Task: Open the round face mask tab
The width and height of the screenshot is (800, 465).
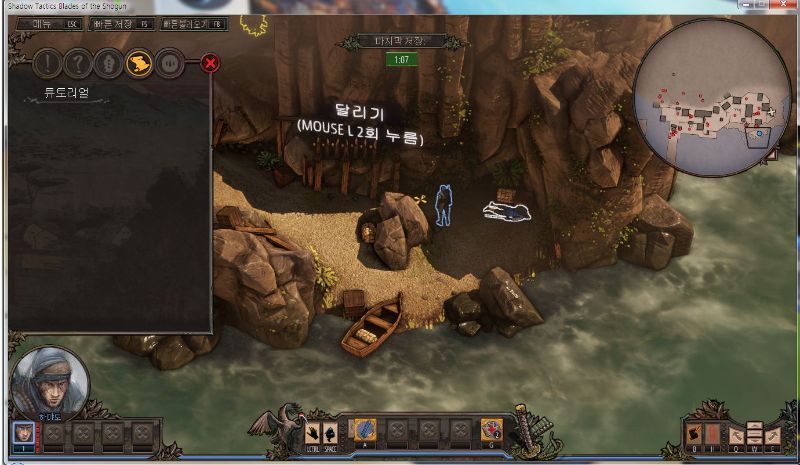Action: (171, 64)
